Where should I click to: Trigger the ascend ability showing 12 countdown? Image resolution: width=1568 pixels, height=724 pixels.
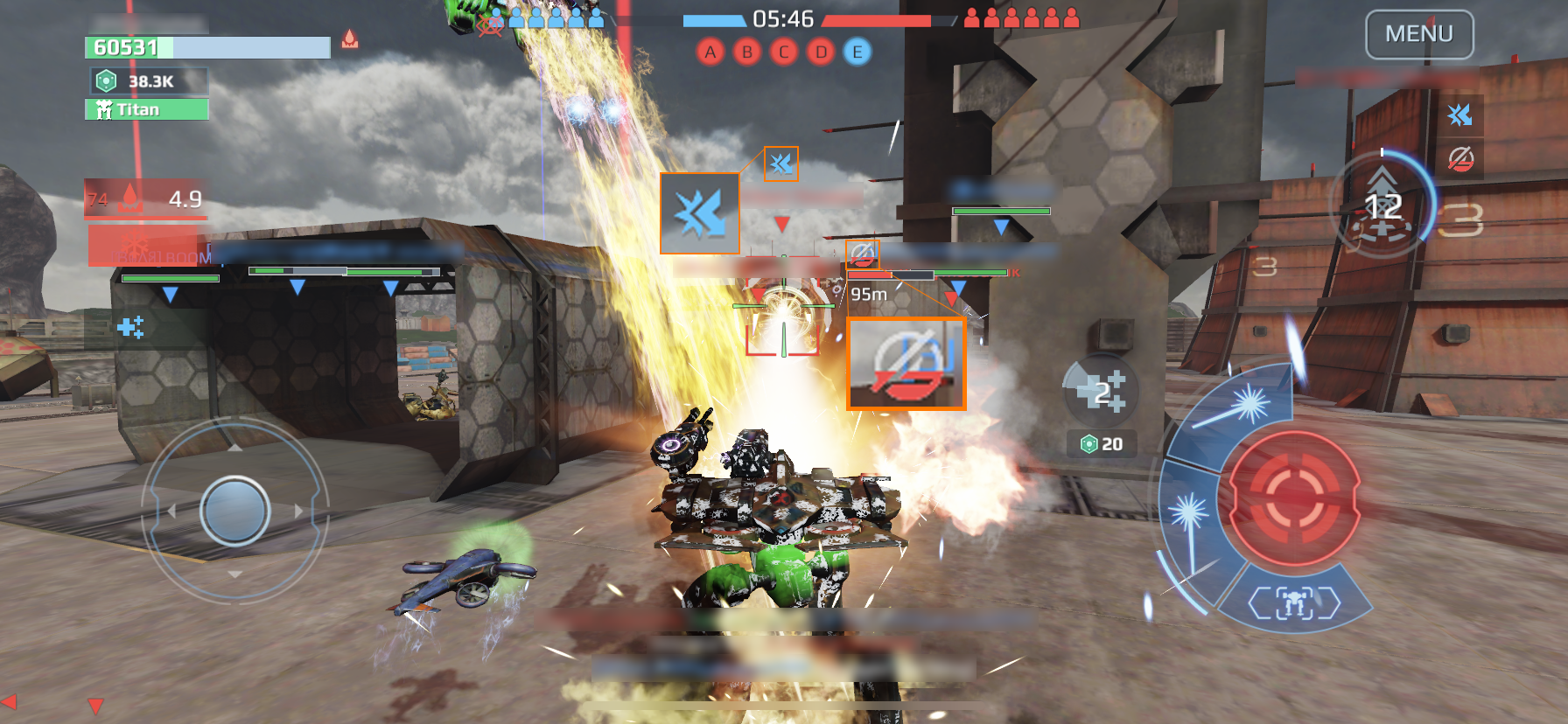point(1382,205)
